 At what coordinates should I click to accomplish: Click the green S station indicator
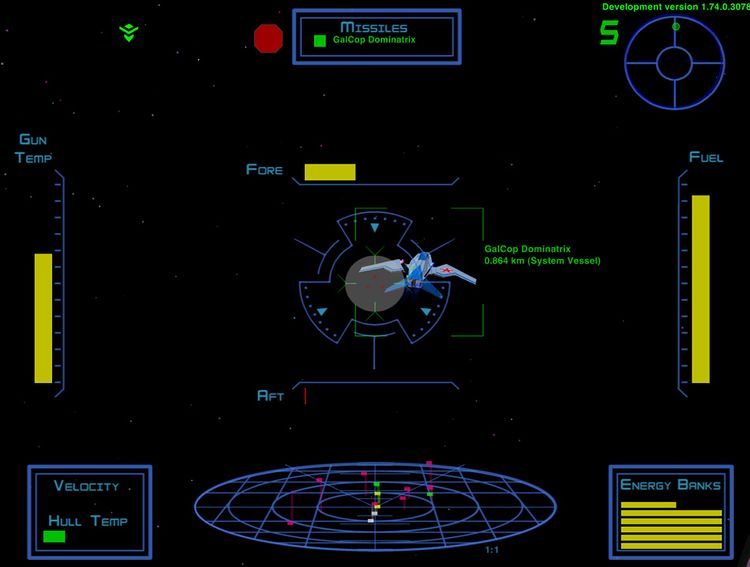(608, 33)
